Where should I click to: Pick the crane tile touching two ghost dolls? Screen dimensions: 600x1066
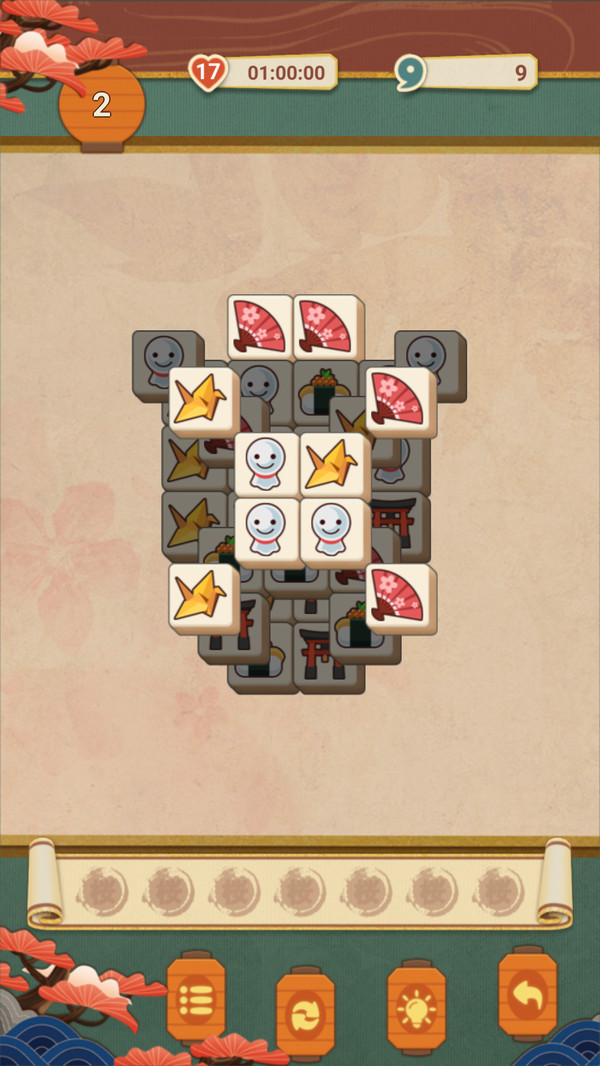[x=333, y=465]
